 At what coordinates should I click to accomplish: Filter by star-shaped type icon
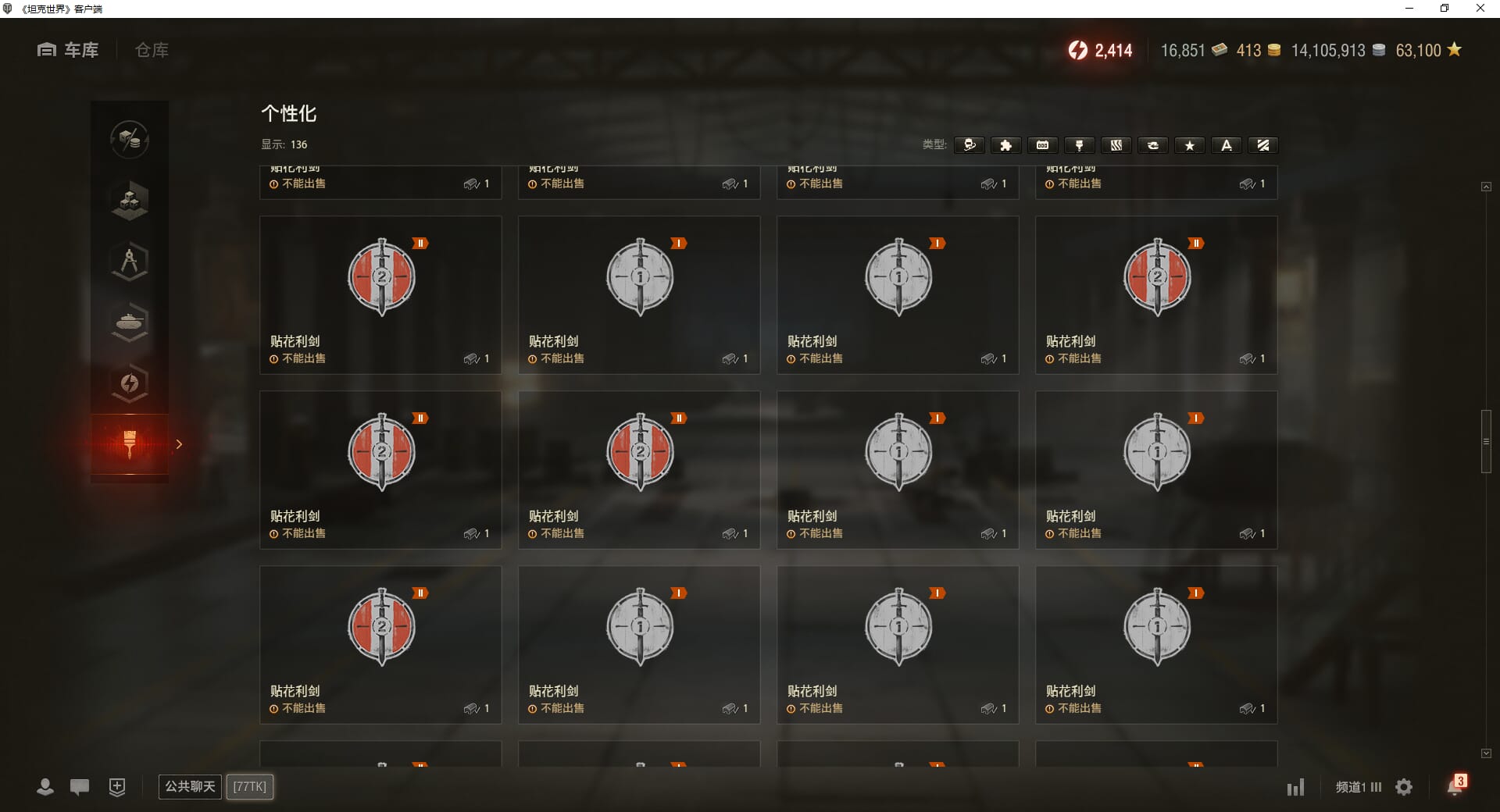pos(1189,145)
